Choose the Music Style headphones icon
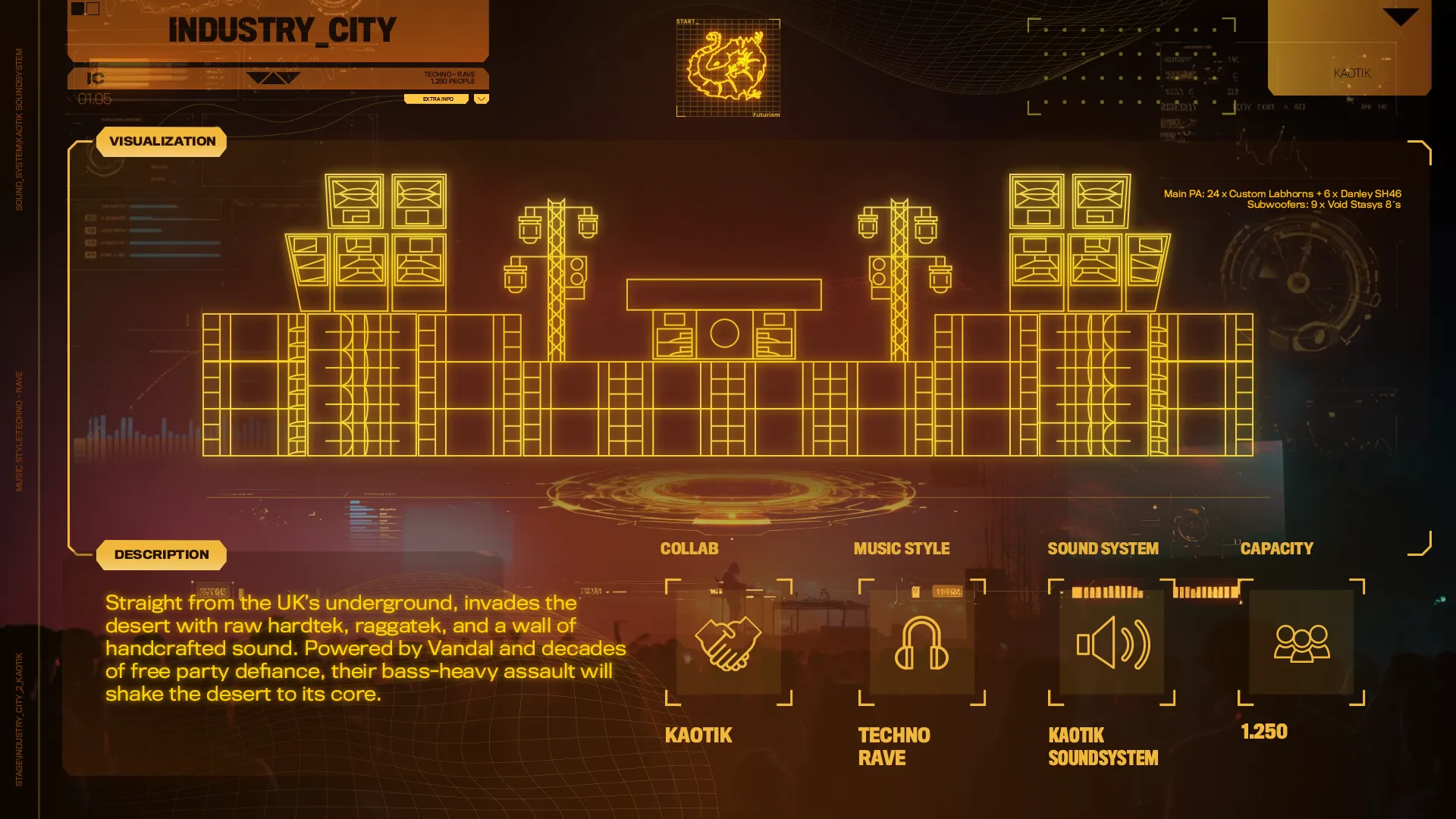 pyautogui.click(x=921, y=643)
